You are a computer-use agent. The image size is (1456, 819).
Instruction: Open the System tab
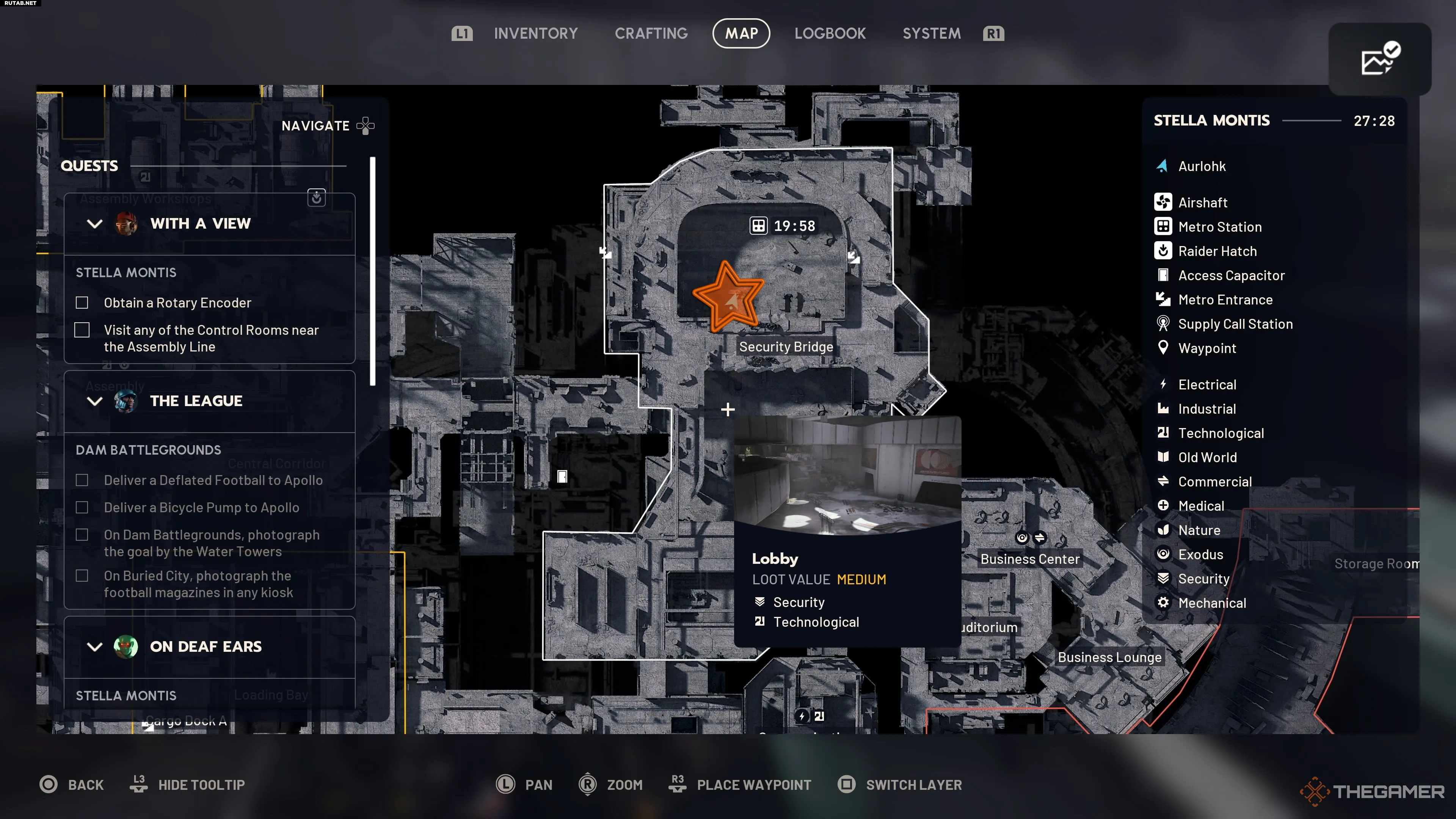click(932, 33)
